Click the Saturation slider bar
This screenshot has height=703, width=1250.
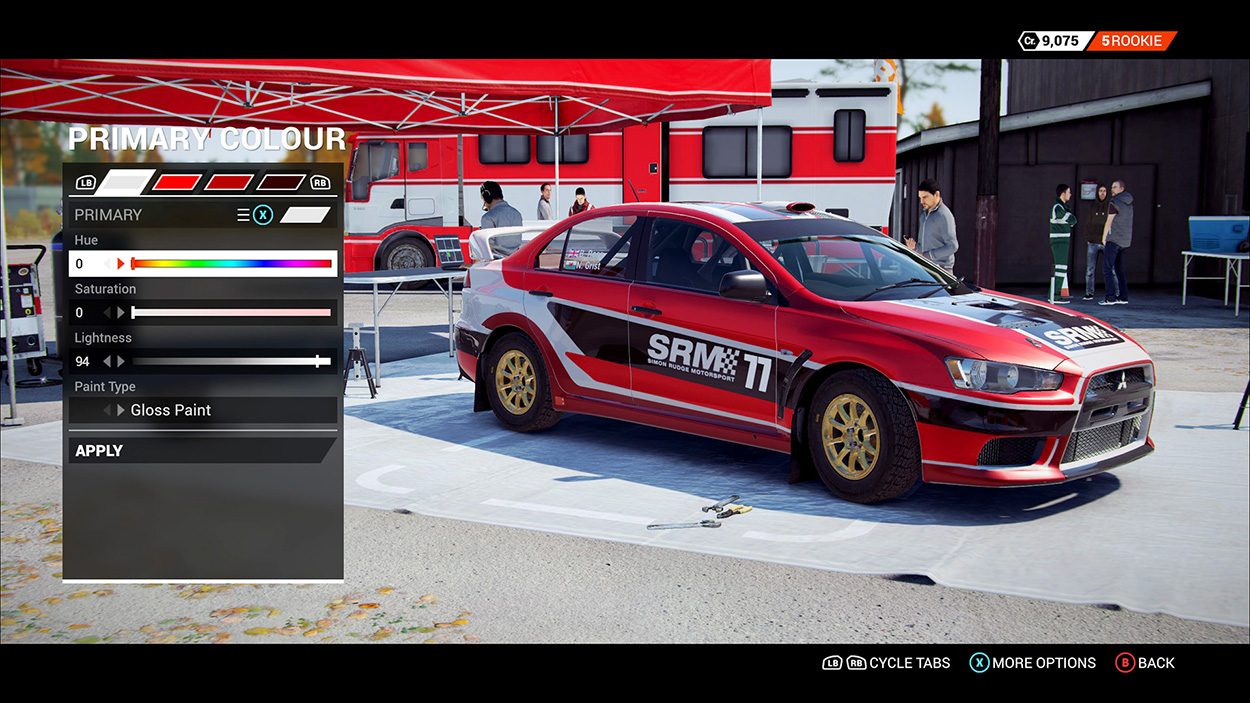pos(232,313)
